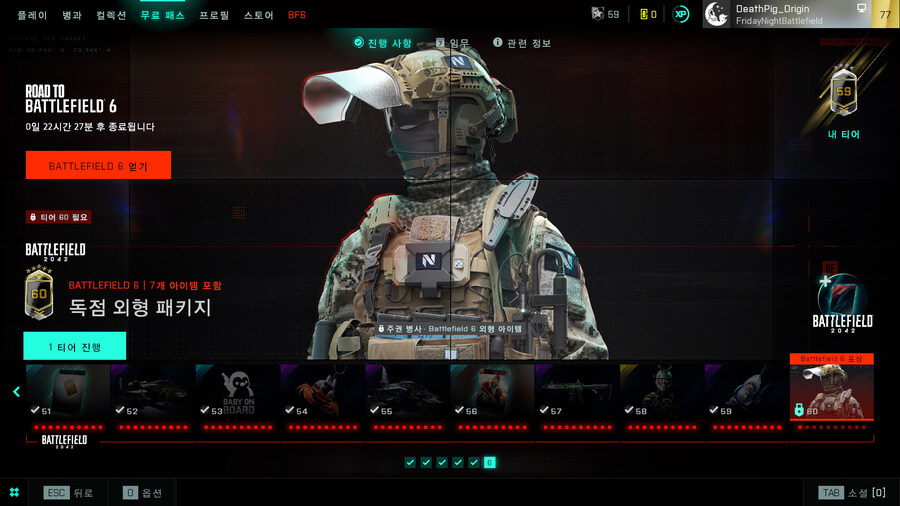Open the 컬렉션 tab
Image resolution: width=900 pixels, height=506 pixels.
pos(111,15)
